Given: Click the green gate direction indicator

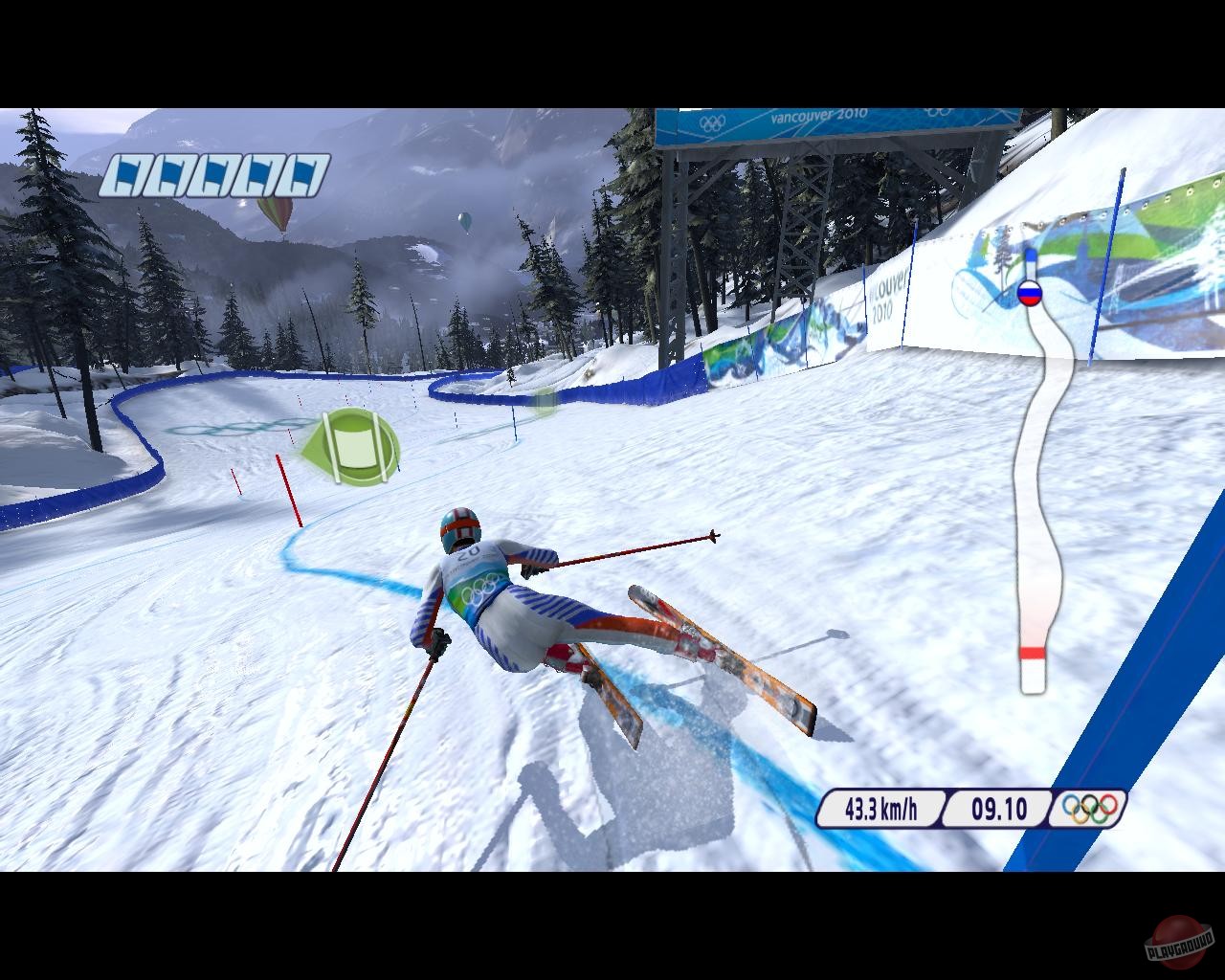Looking at the screenshot, I should (x=356, y=443).
